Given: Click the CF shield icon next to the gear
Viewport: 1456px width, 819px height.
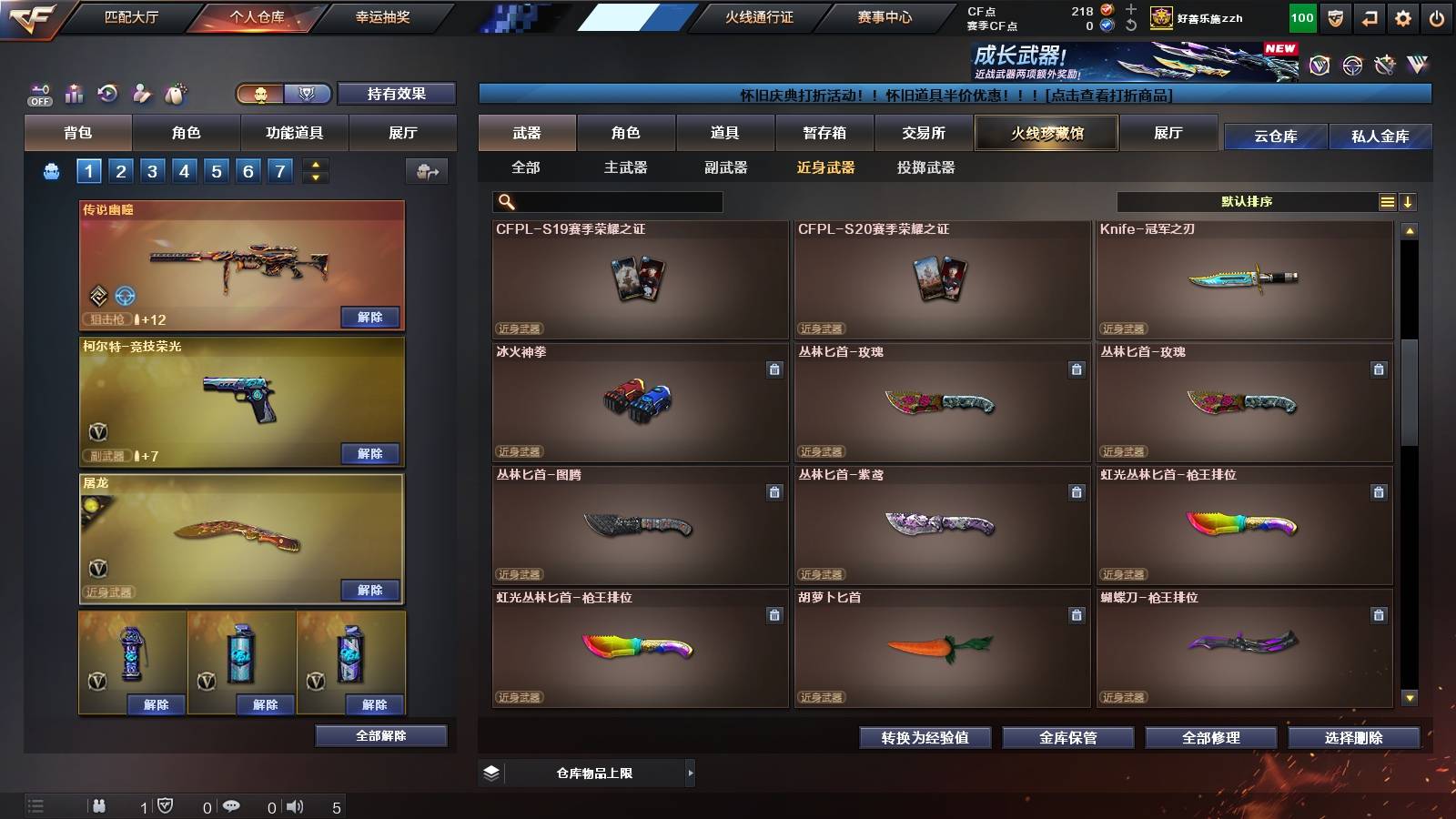Looking at the screenshot, I should click(1334, 17).
